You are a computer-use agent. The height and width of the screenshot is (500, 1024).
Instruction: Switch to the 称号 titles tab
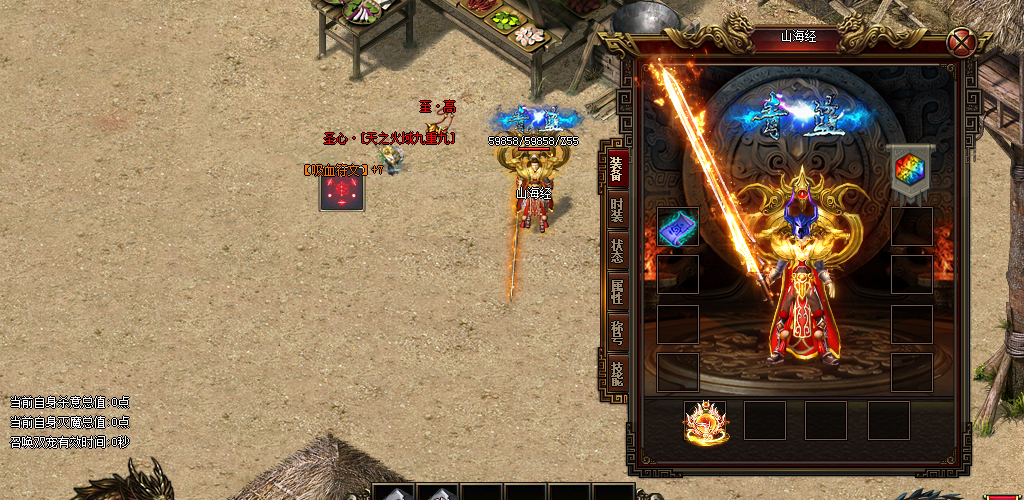pyautogui.click(x=616, y=333)
